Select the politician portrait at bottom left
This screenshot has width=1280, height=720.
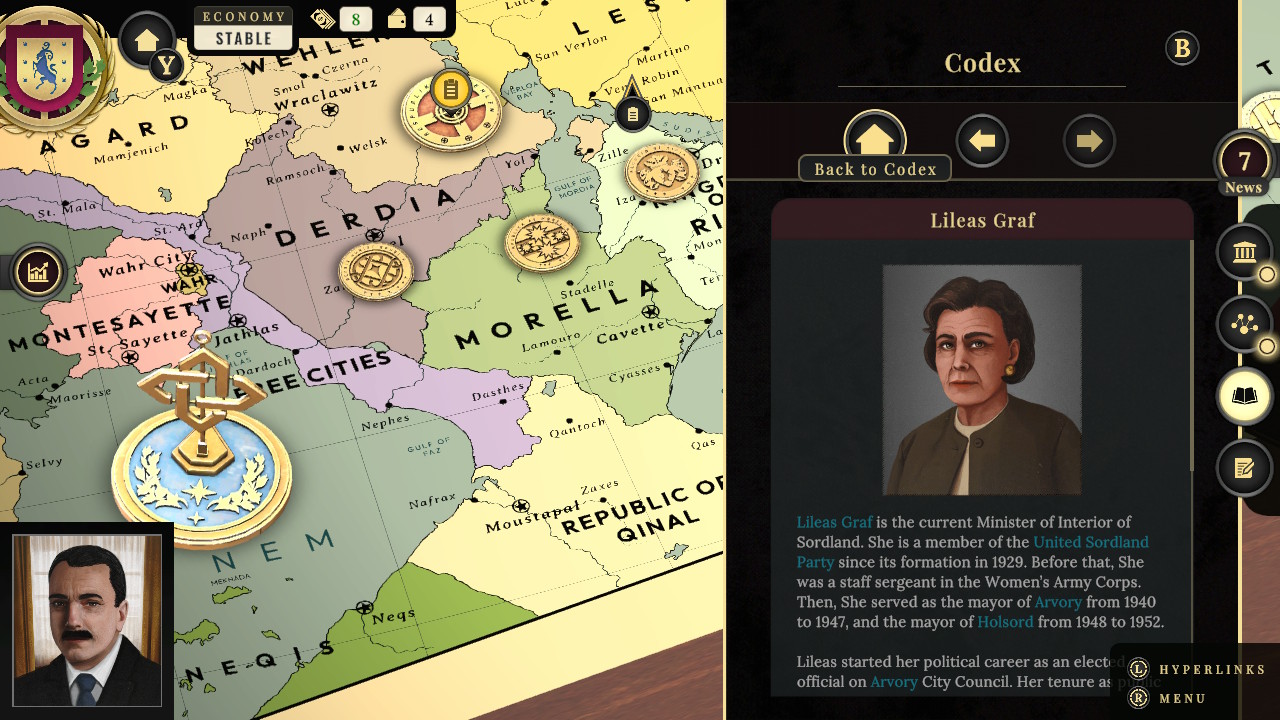click(86, 618)
